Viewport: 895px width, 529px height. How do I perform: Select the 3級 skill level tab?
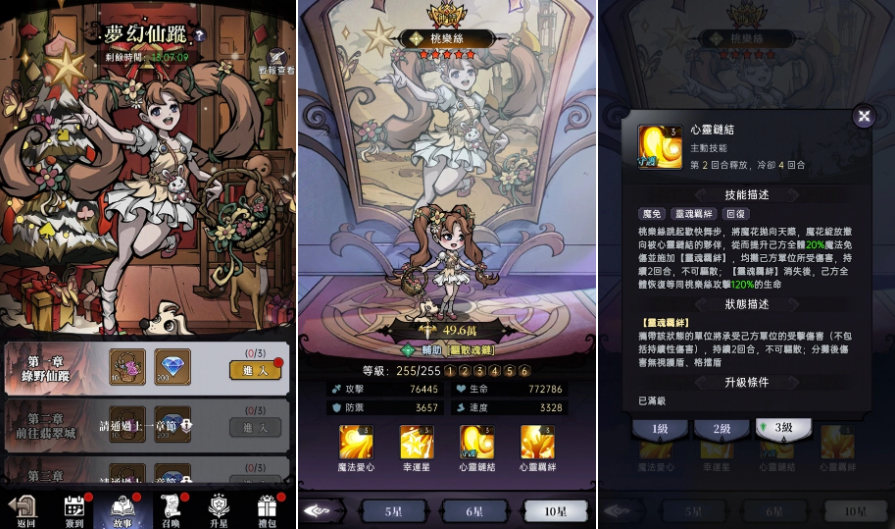click(x=783, y=427)
